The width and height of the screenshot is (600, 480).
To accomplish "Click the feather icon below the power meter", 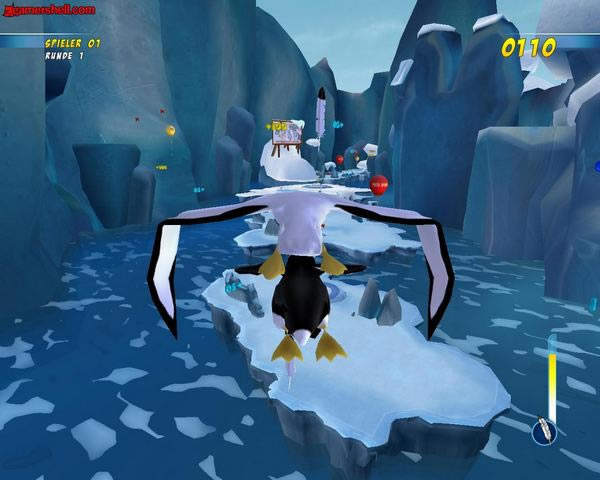I will [x=547, y=428].
